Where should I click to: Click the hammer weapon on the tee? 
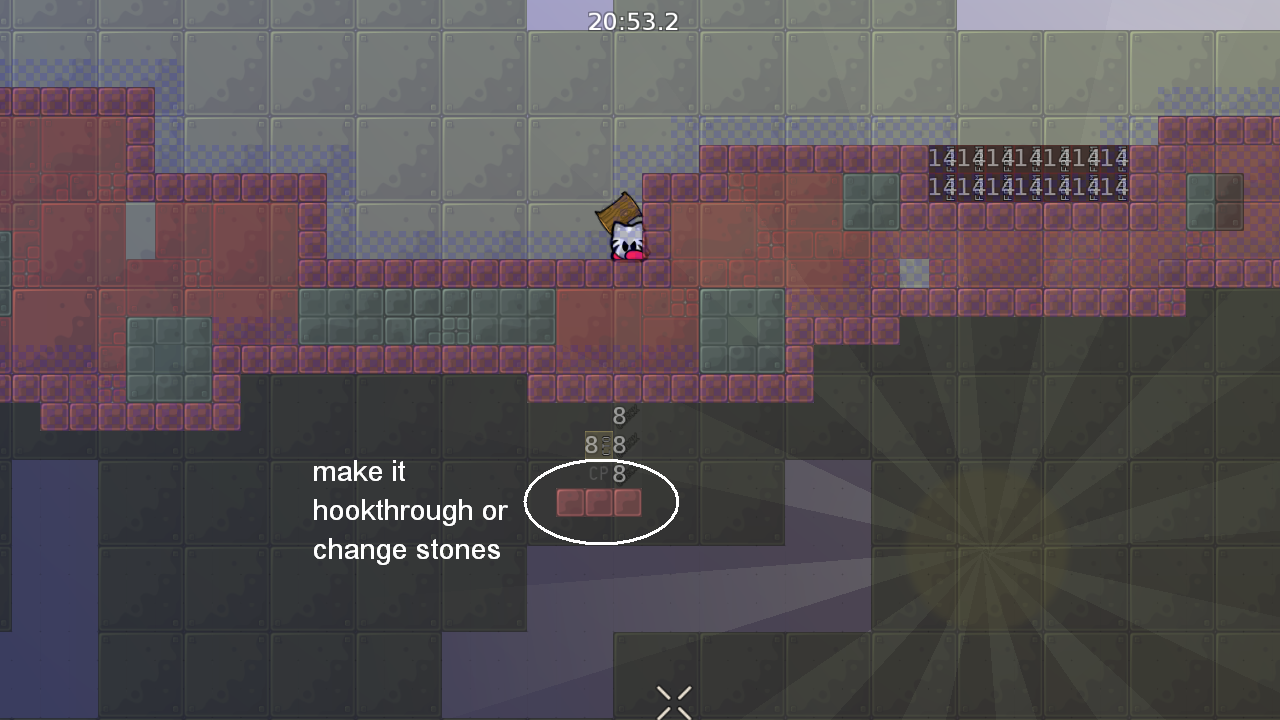coord(620,210)
